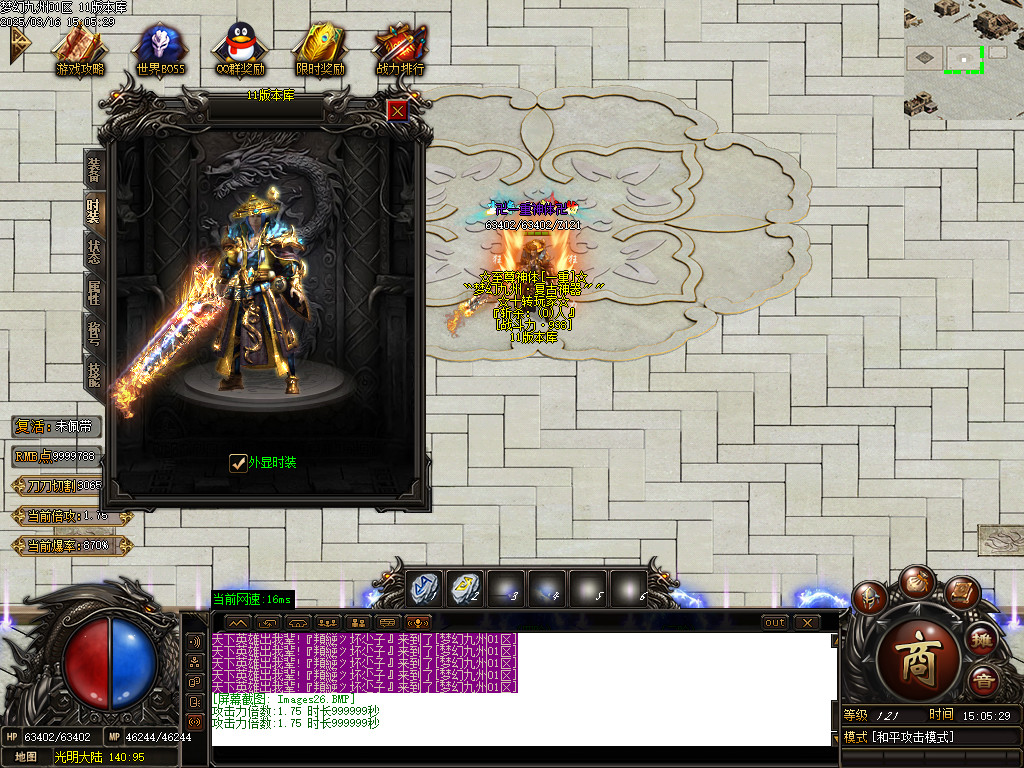Image resolution: width=1024 pixels, height=768 pixels.
Task: Claim the QQ群奖励 penguin icon reward
Action: tap(240, 47)
